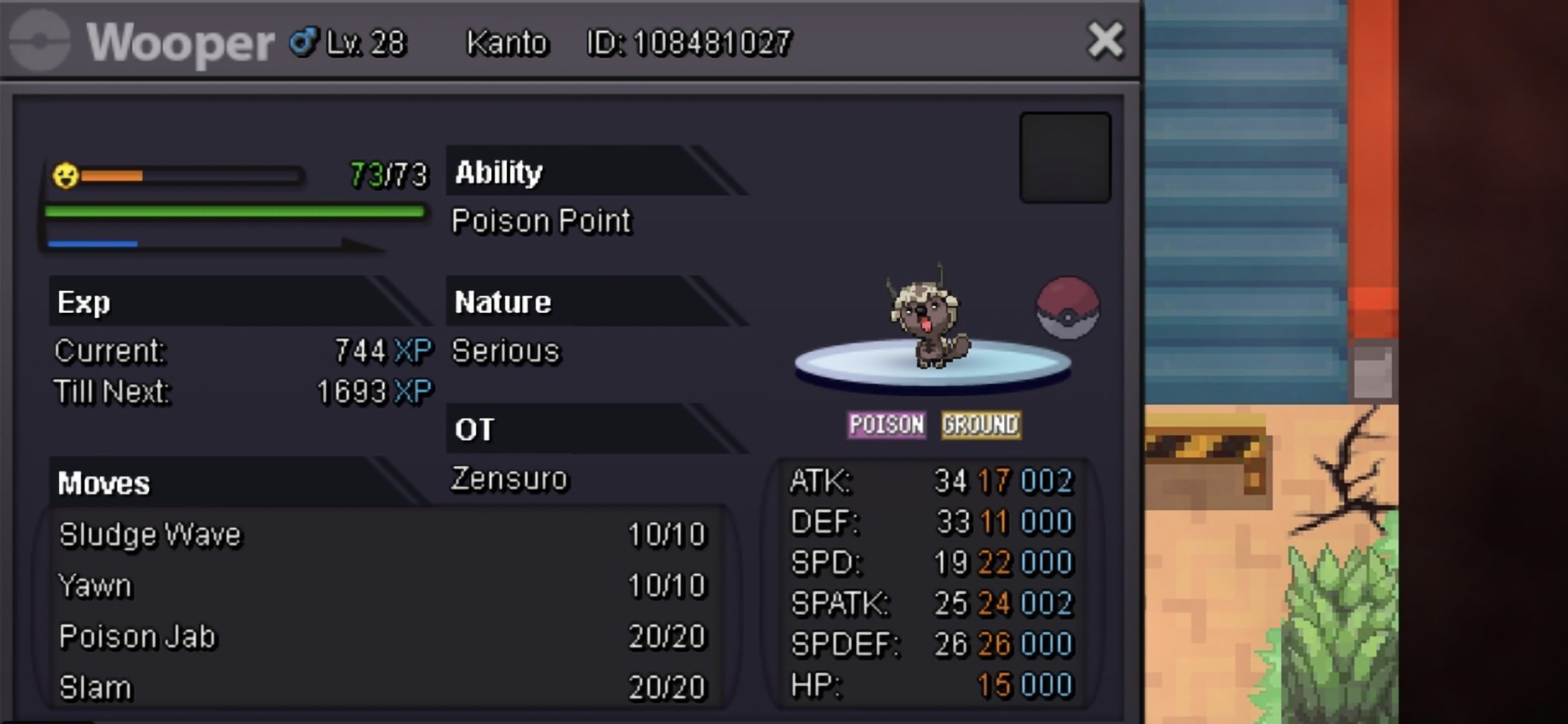Select the GROUND type badge
This screenshot has width=1568, height=724.
click(x=981, y=425)
